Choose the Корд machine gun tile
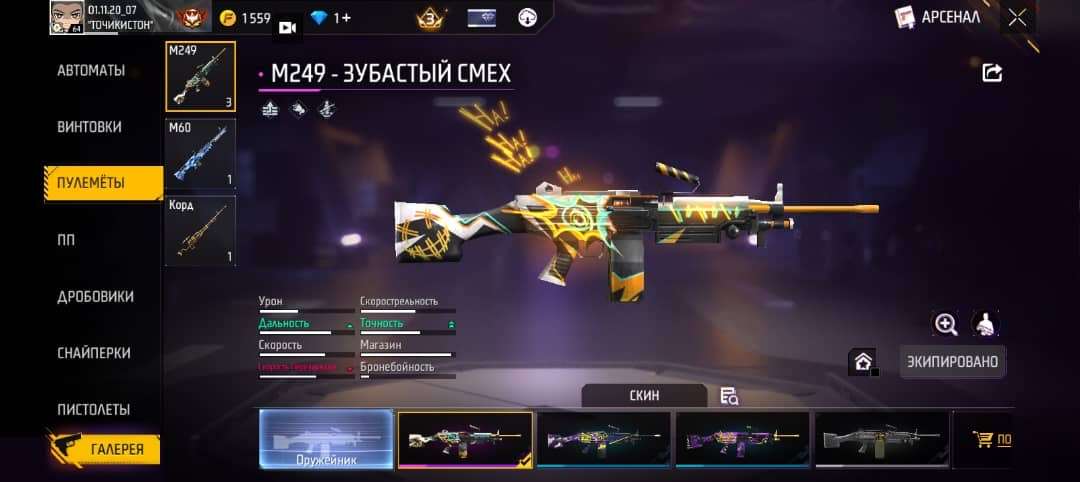The height and width of the screenshot is (482, 1080). [x=200, y=231]
